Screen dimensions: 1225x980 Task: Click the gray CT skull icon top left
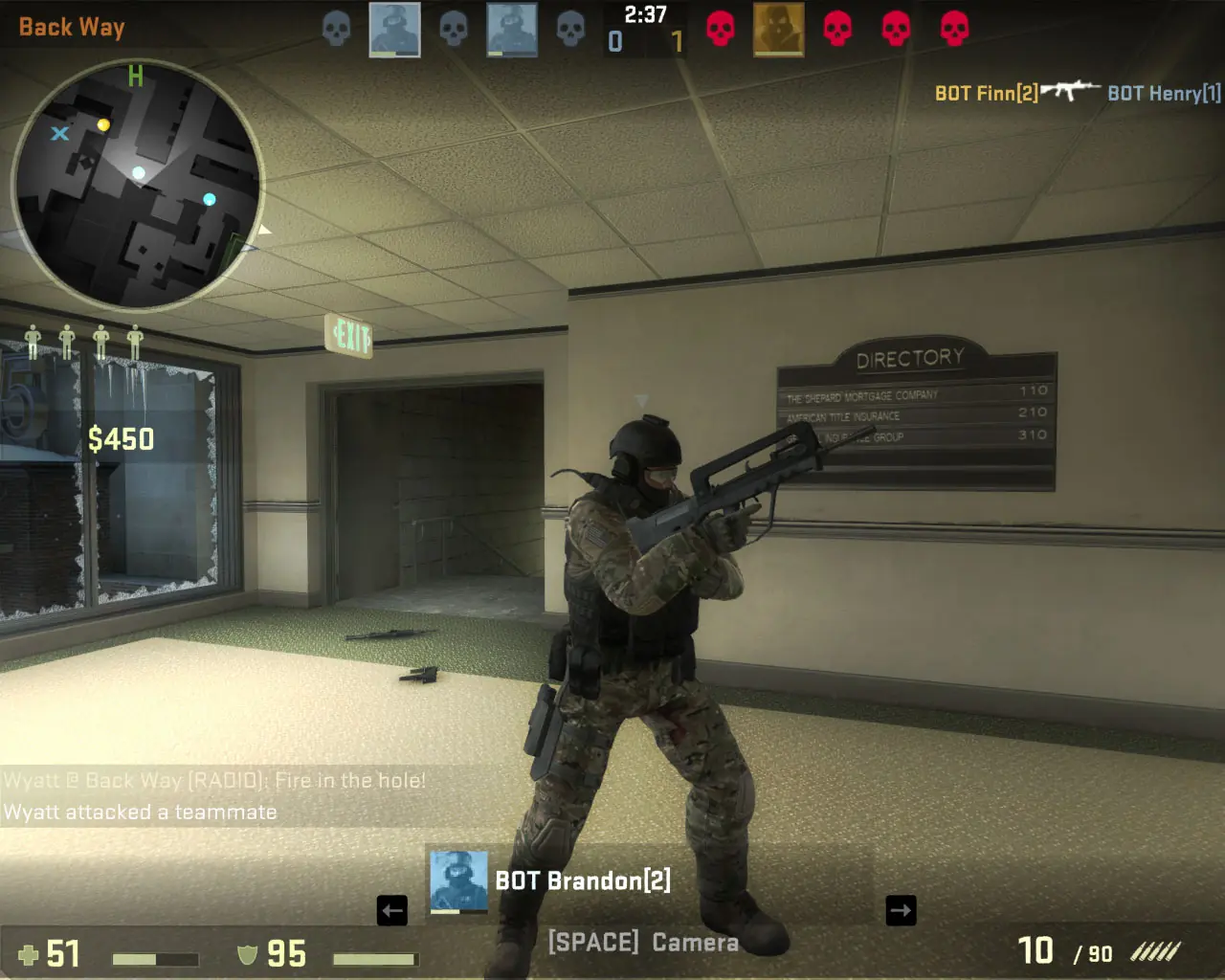pos(335,29)
